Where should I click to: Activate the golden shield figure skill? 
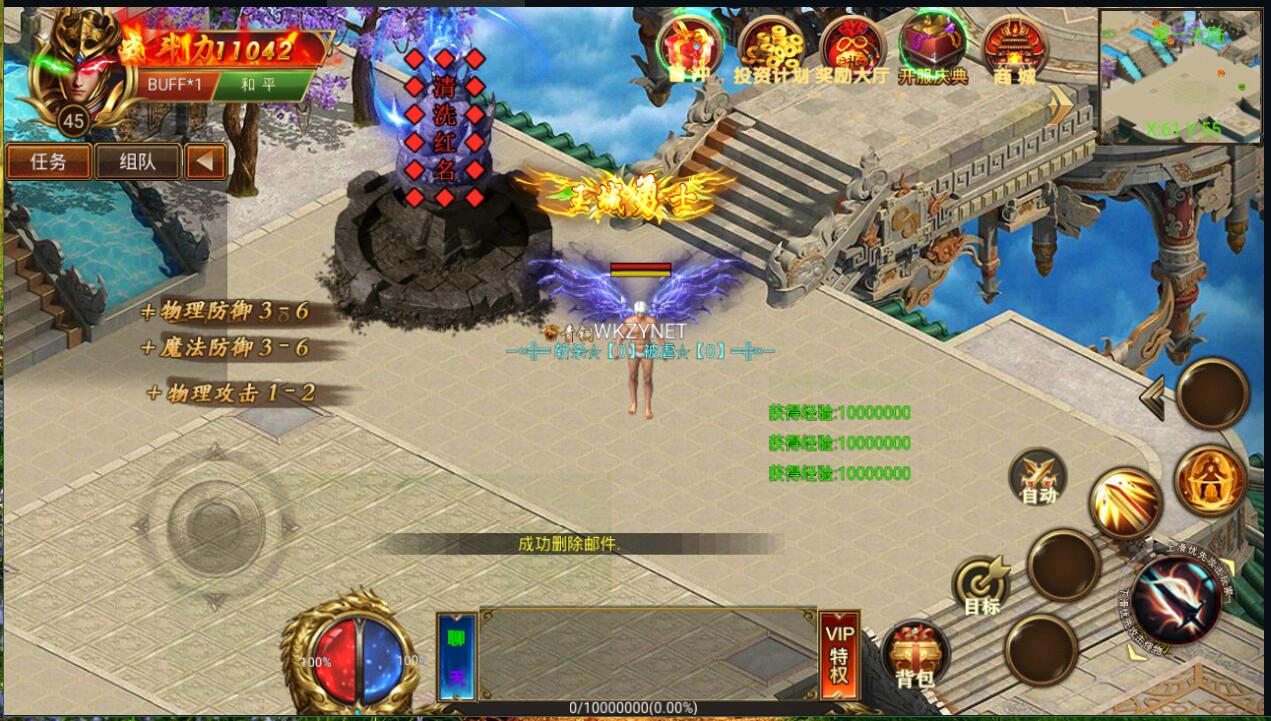(1210, 482)
